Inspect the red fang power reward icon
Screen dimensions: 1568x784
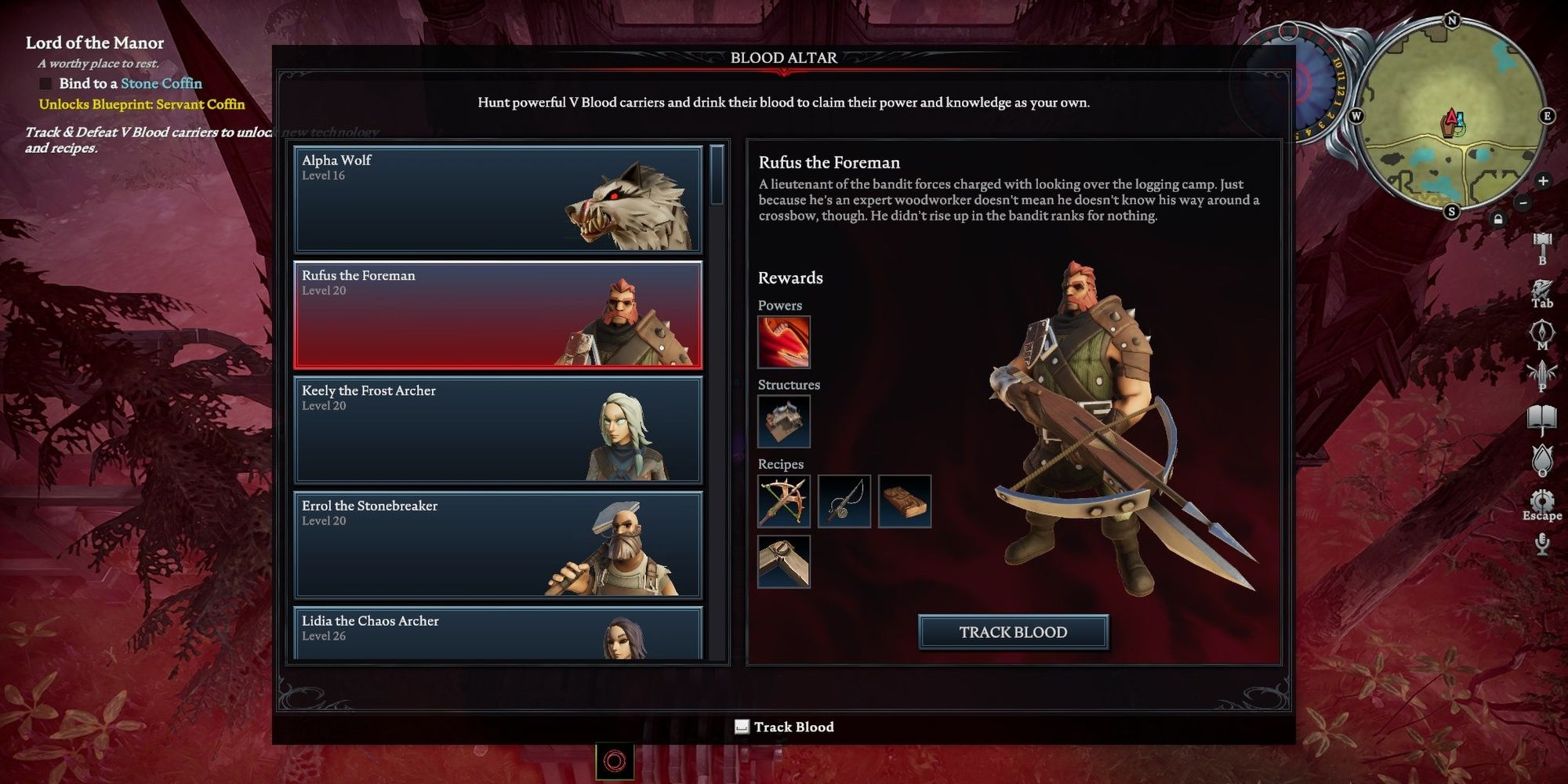784,342
